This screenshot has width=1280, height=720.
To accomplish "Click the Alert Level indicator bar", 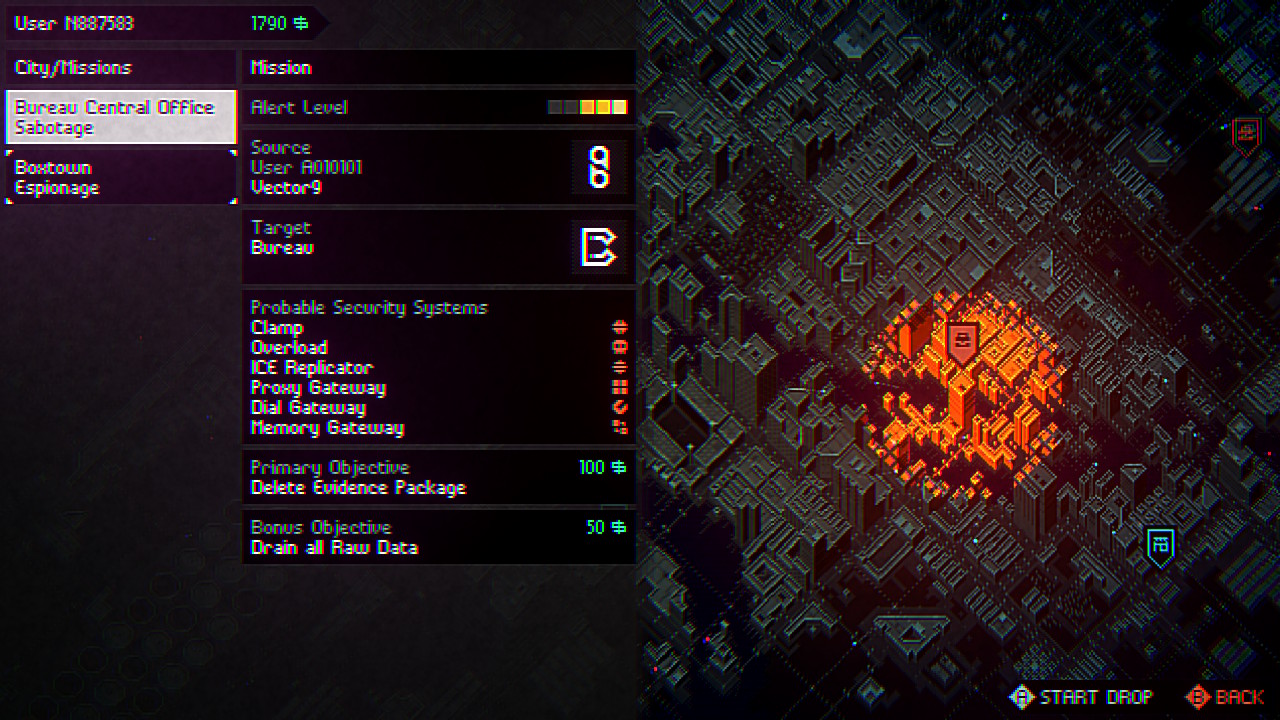I will 587,106.
